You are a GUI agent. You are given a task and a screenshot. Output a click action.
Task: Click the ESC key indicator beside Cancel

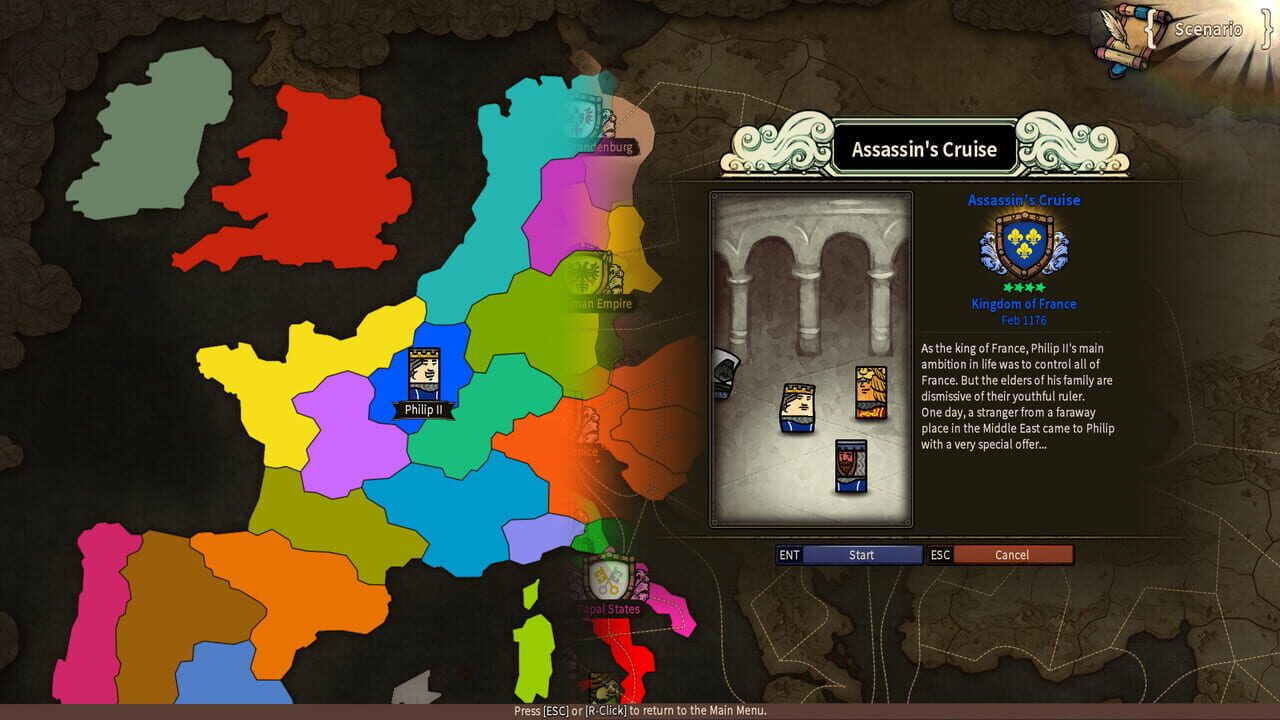click(x=938, y=555)
